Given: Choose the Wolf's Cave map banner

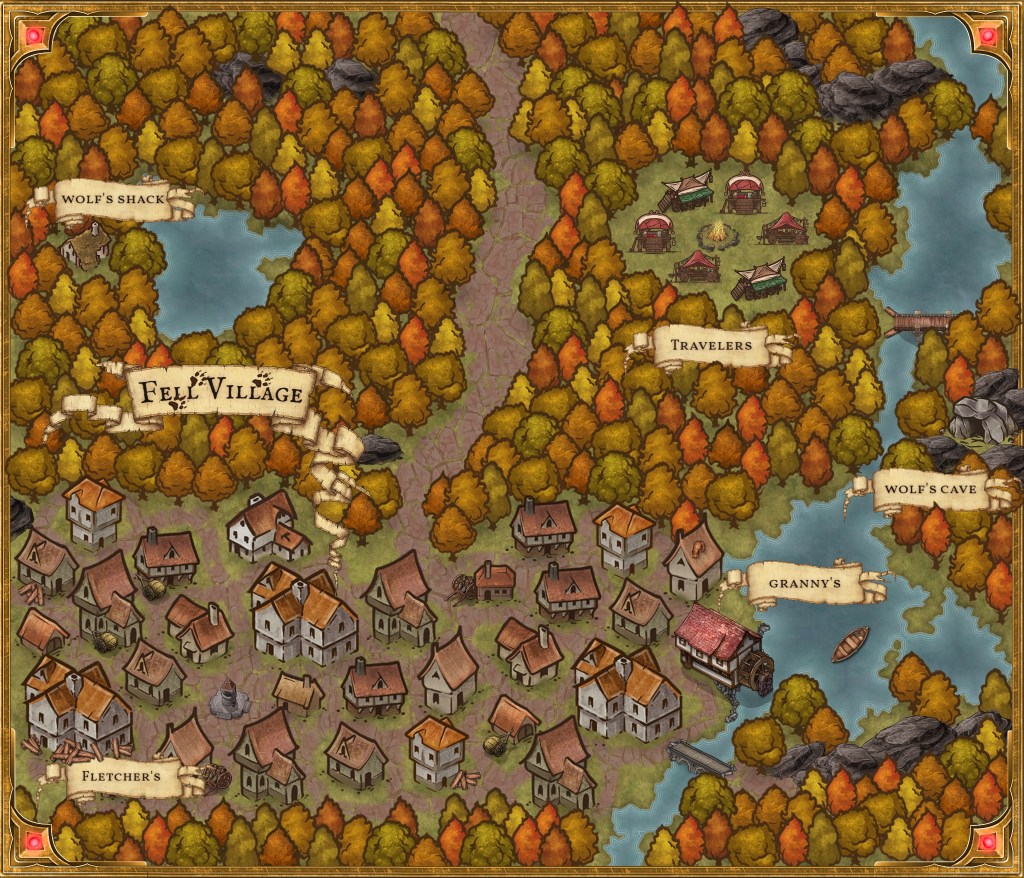Looking at the screenshot, I should point(930,493).
